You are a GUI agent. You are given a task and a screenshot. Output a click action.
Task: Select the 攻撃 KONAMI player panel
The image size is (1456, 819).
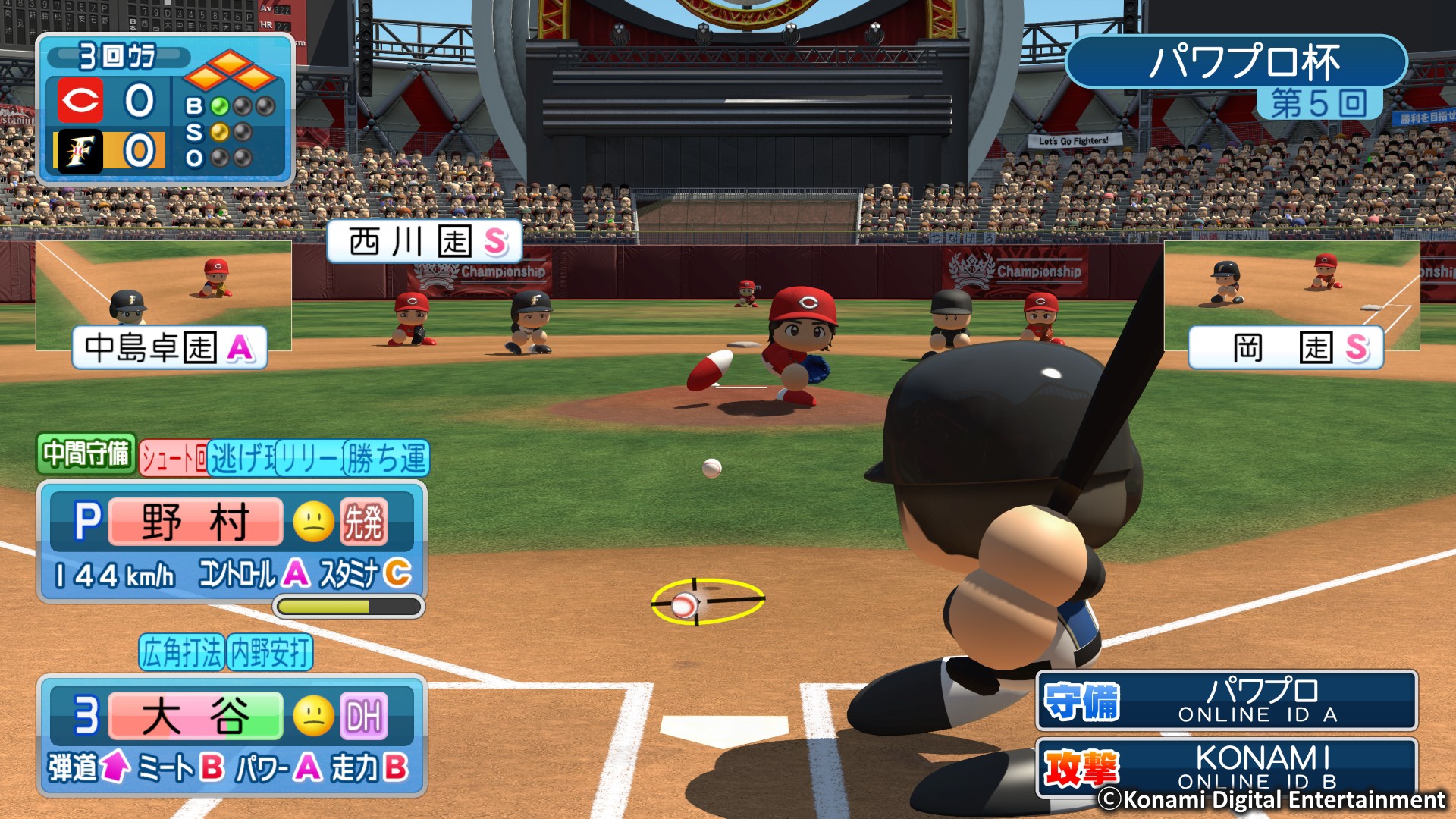[1226, 766]
